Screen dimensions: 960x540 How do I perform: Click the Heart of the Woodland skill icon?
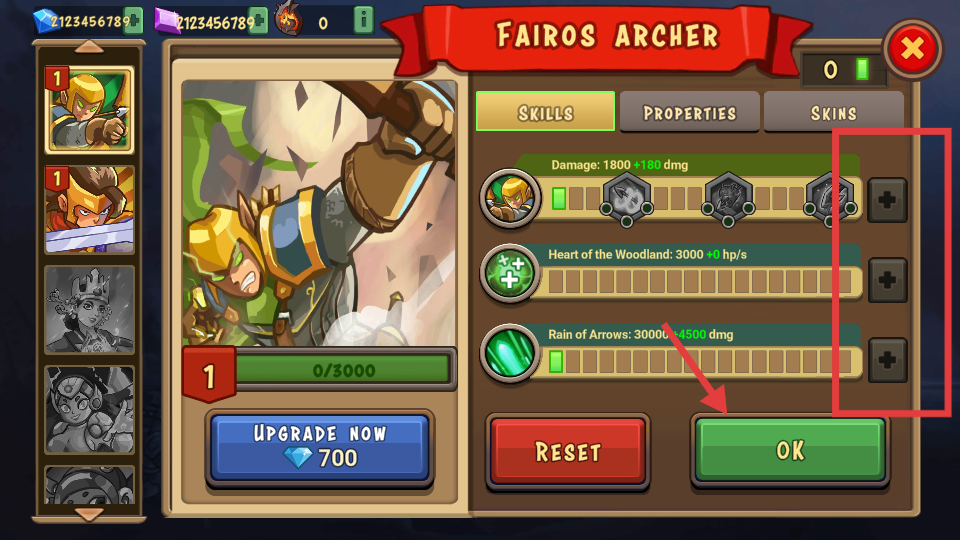pyautogui.click(x=508, y=274)
